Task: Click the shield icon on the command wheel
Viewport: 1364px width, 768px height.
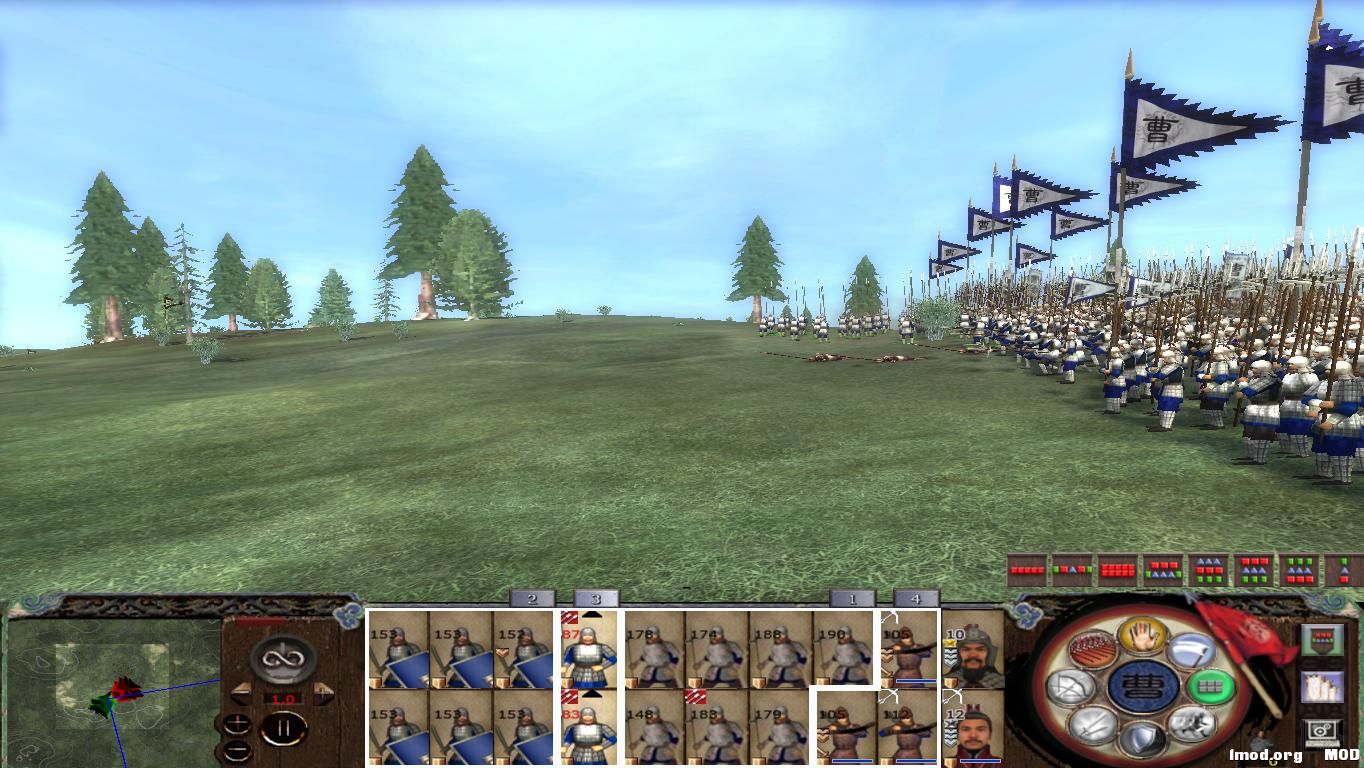Action: pos(1142,740)
